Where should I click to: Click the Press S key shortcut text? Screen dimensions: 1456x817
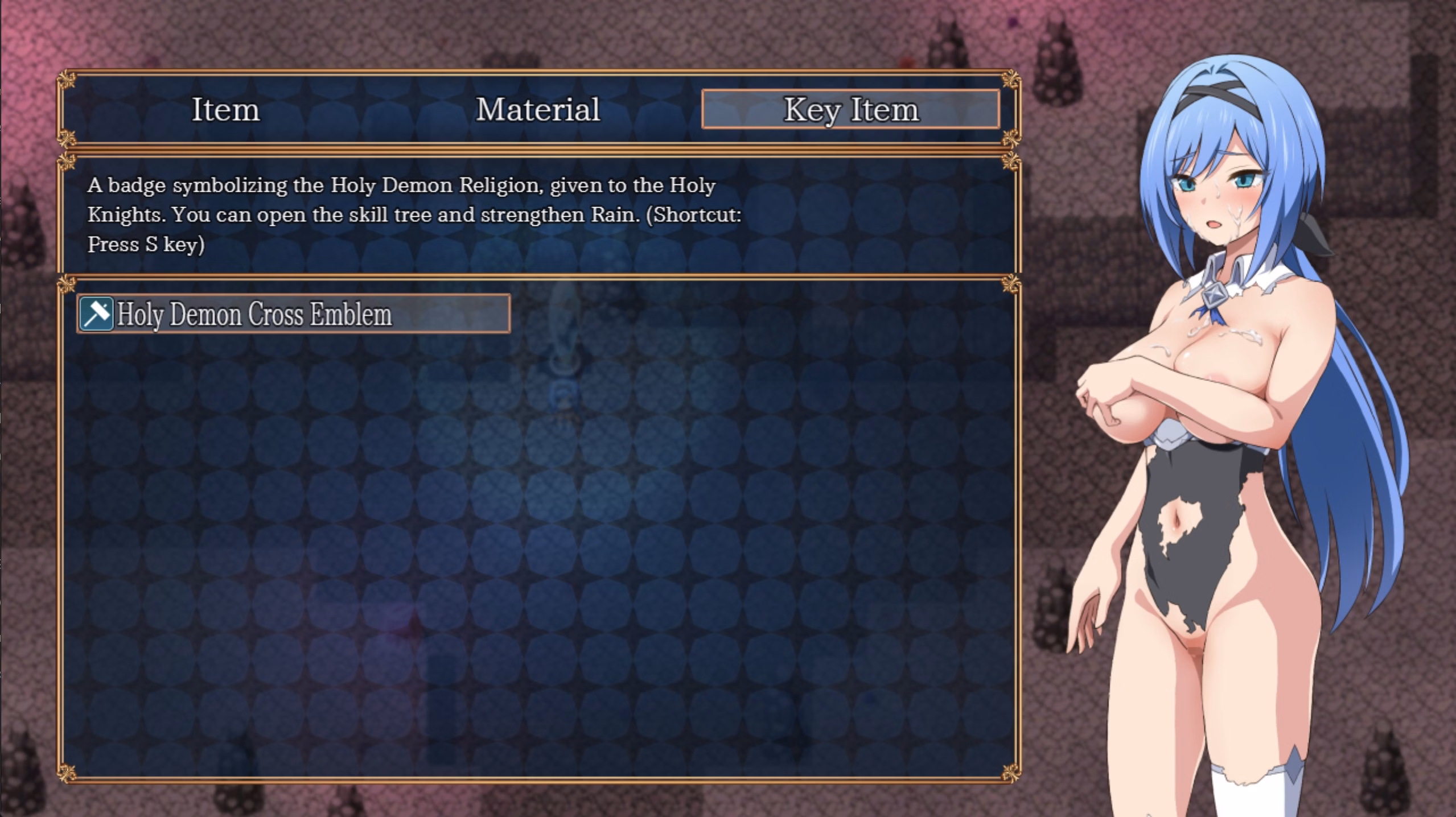(x=146, y=246)
